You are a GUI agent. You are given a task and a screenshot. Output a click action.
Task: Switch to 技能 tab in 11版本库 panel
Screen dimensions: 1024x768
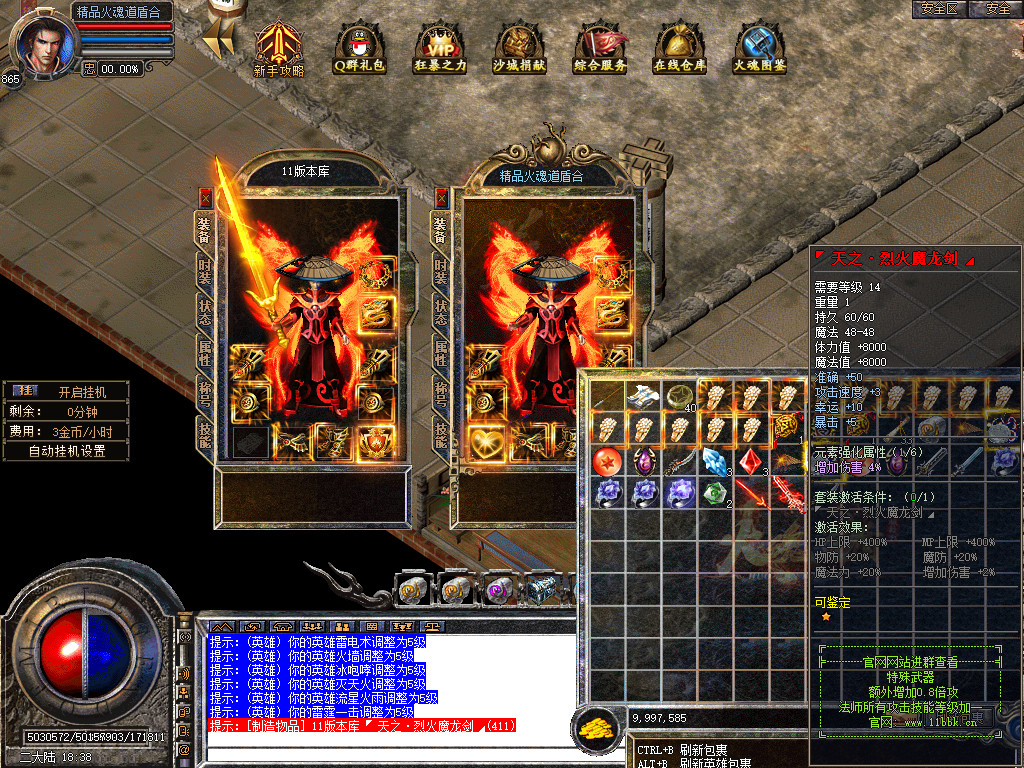pos(204,431)
